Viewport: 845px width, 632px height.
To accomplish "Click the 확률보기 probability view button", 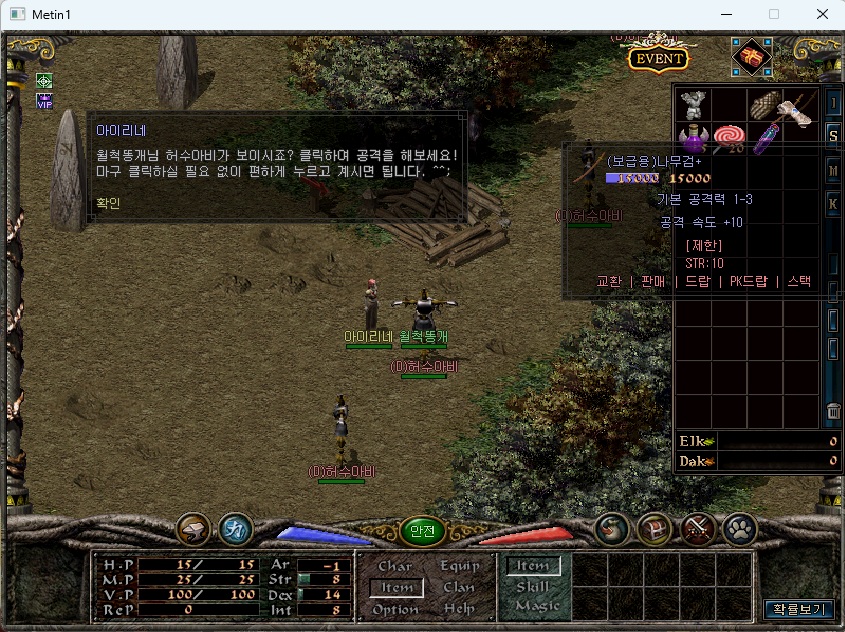I will point(797,608).
